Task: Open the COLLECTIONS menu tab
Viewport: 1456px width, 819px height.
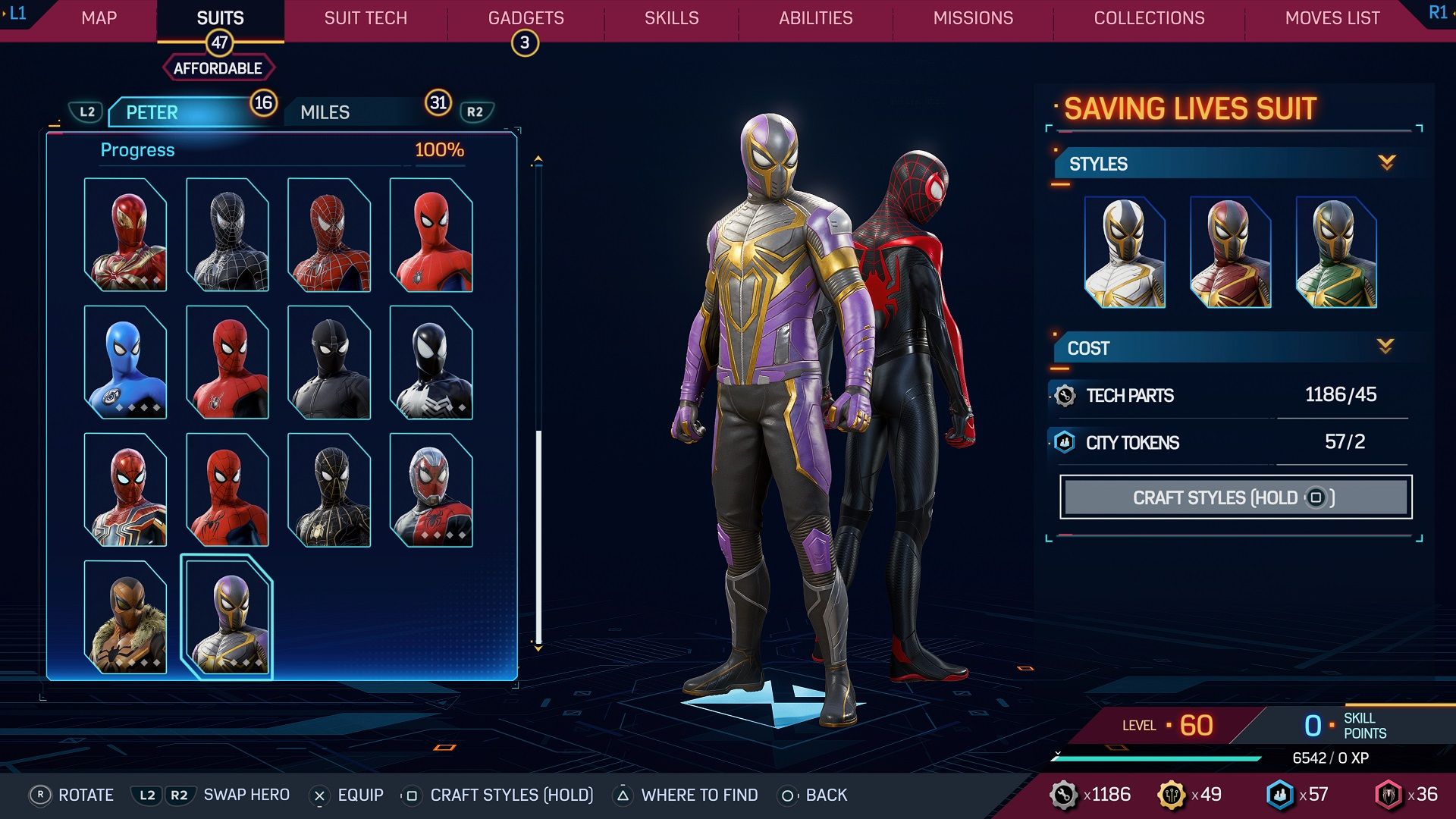Action: (x=1149, y=17)
